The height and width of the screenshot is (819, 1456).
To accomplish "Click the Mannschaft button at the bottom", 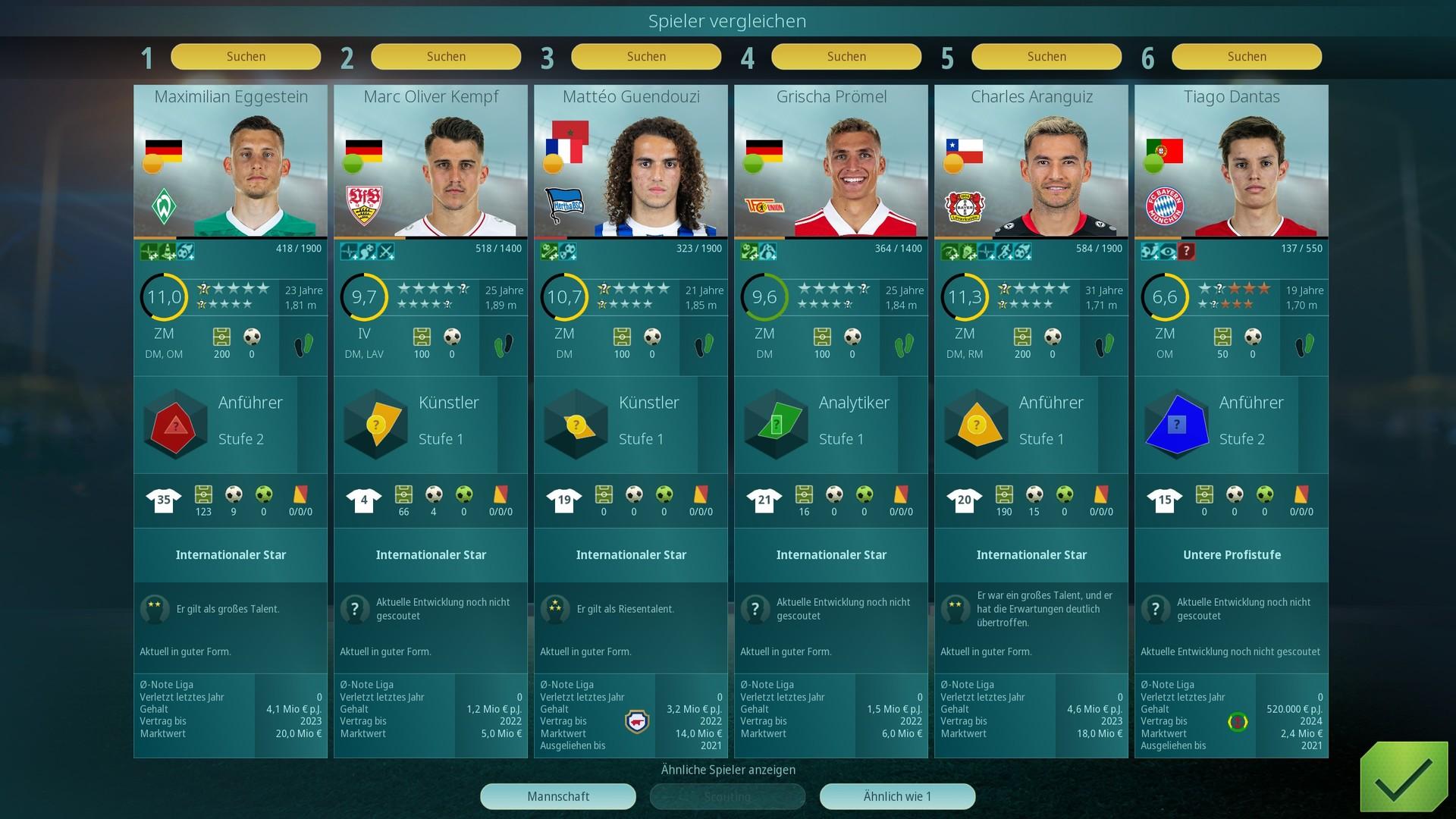I will click(x=558, y=796).
